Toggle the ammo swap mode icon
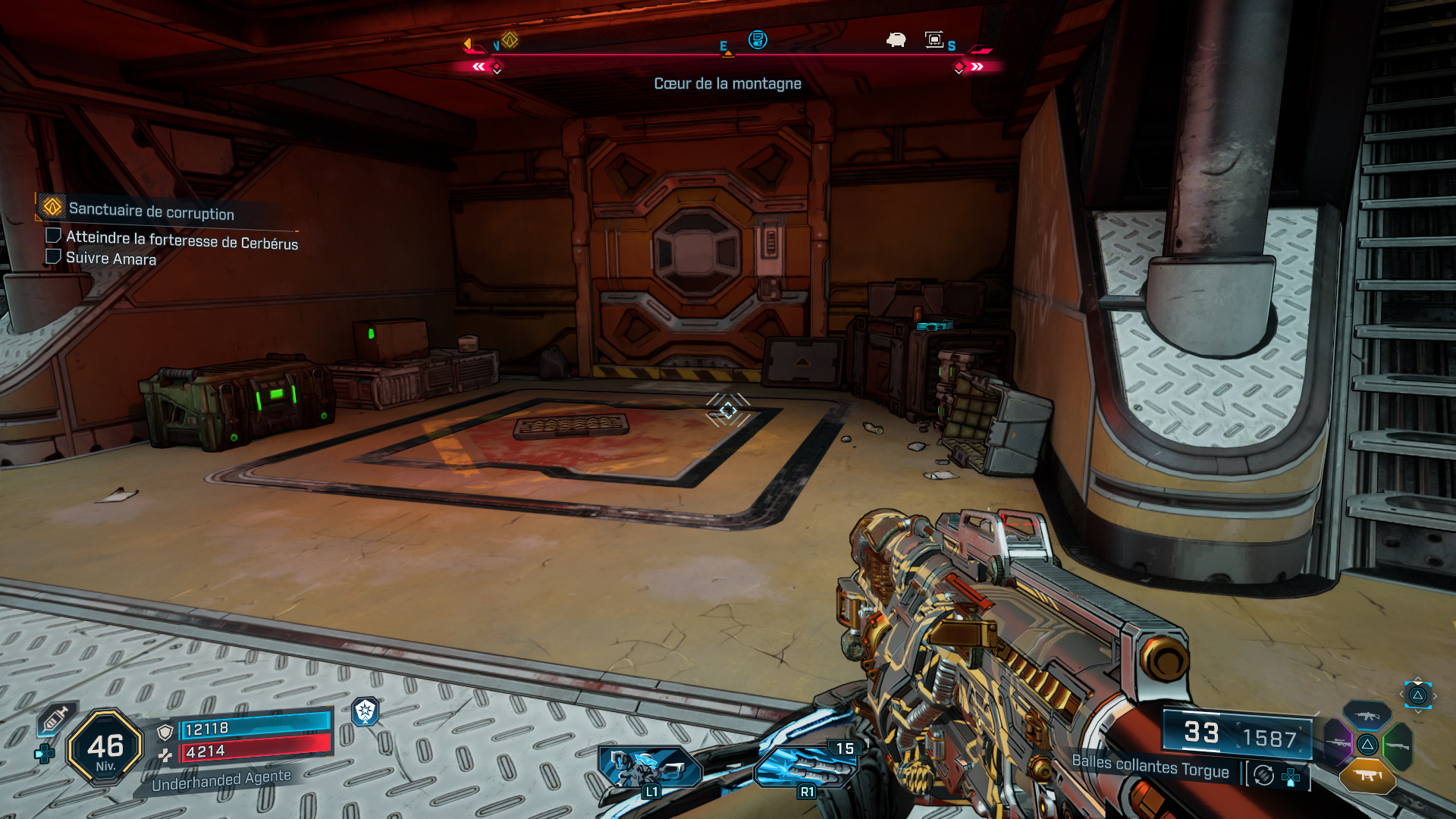 pos(1263,775)
